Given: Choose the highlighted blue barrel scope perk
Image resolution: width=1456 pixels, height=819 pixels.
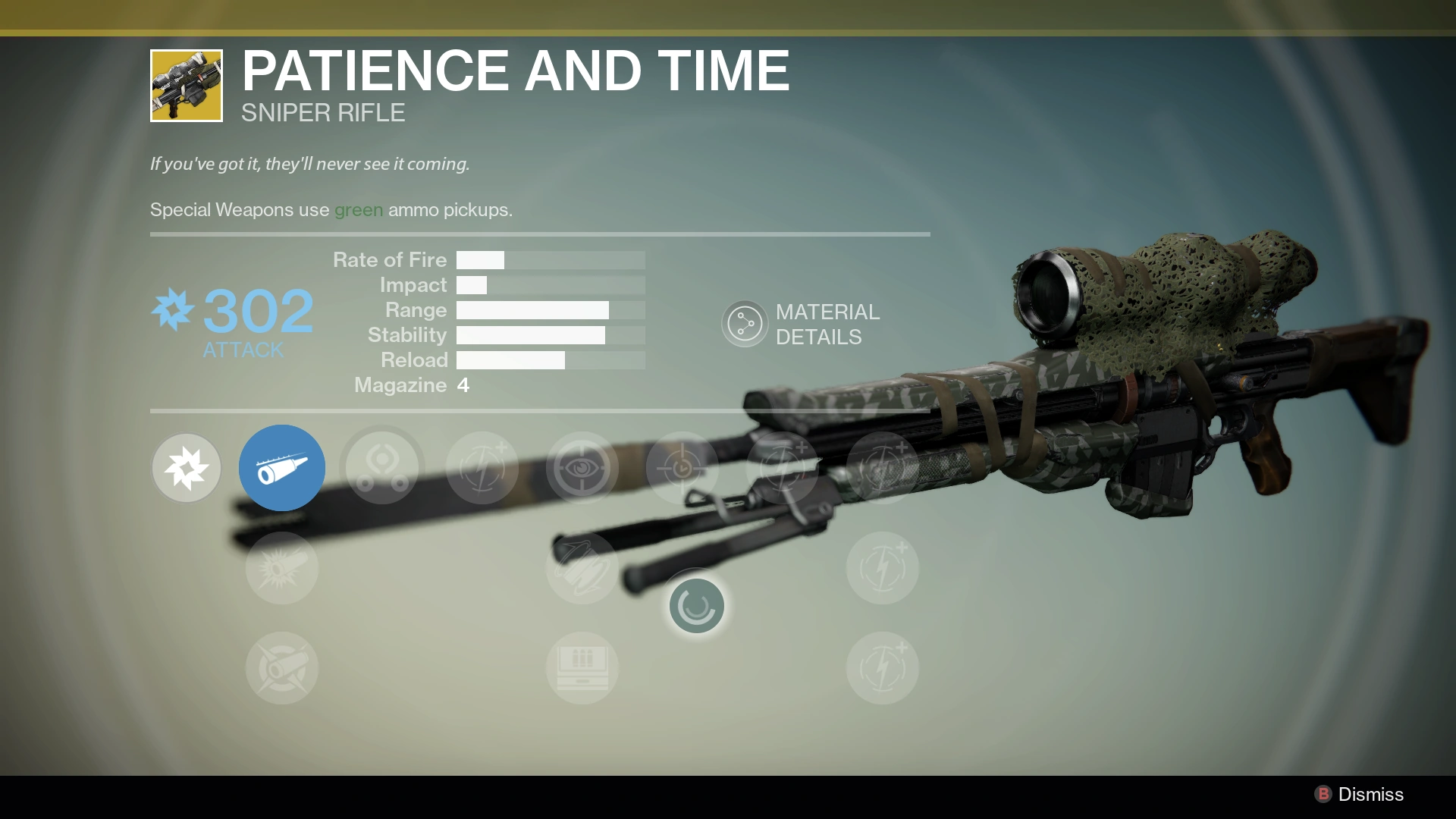Looking at the screenshot, I should click(x=282, y=468).
